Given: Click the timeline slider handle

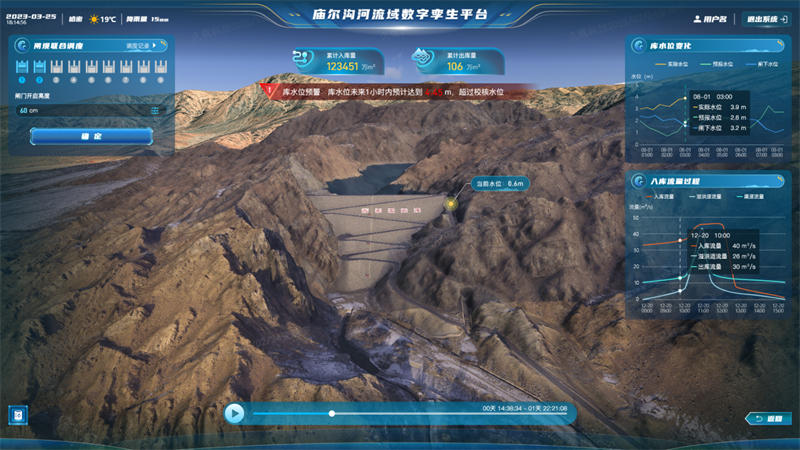Looking at the screenshot, I should [332, 413].
